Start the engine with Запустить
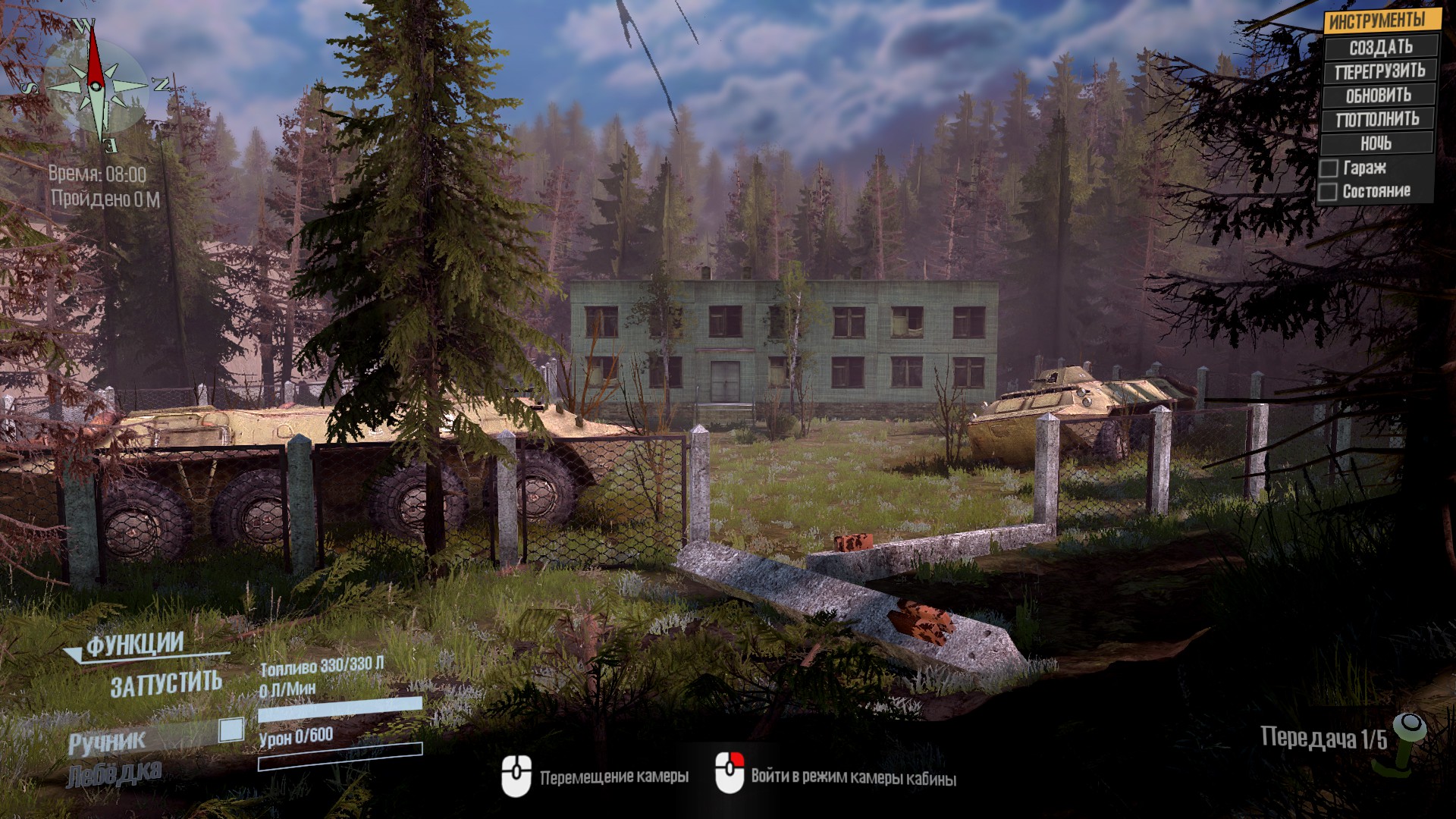 coord(166,685)
